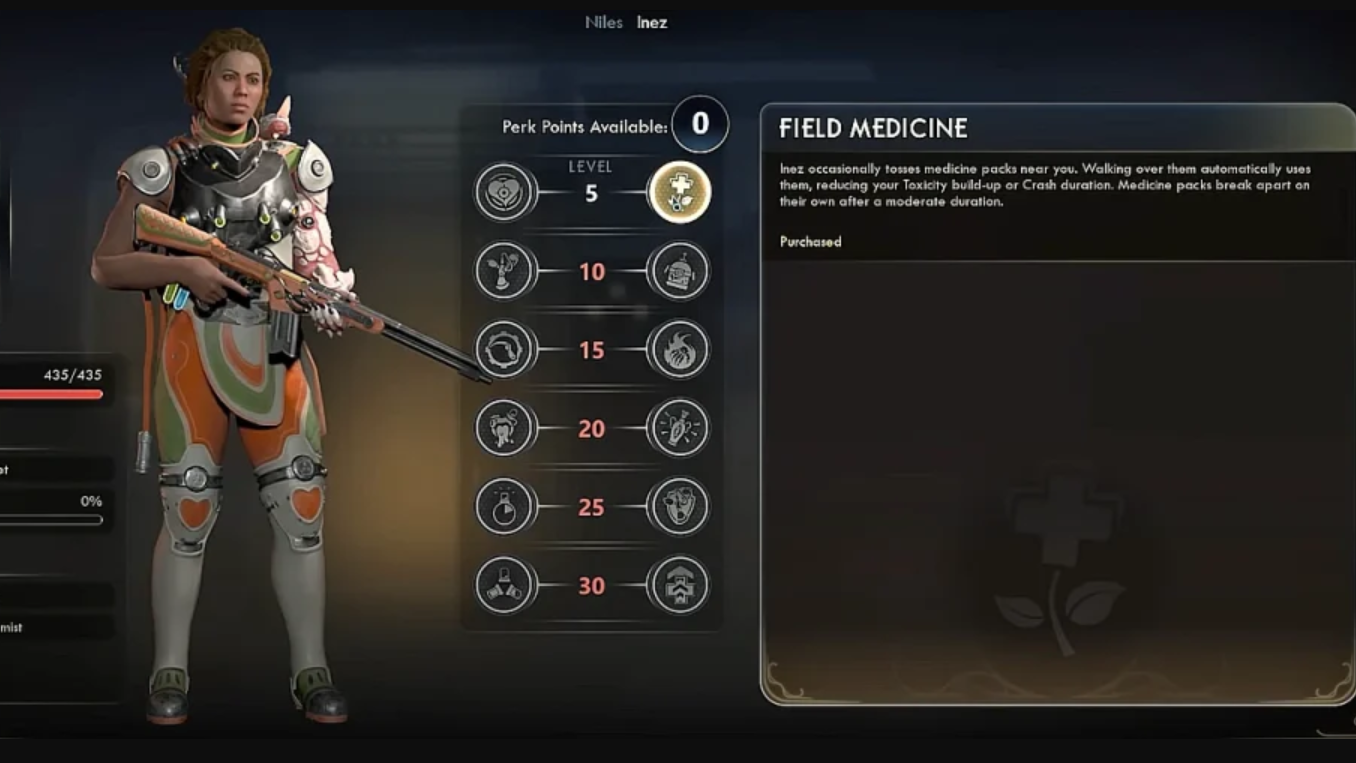
Task: Select the level 25 flask timer perk
Action: click(x=505, y=507)
